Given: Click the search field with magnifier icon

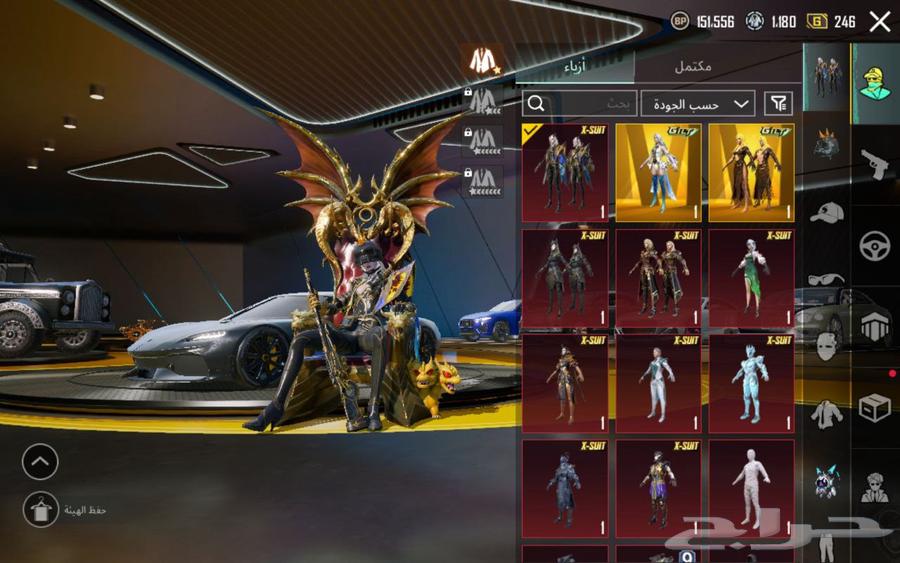Looking at the screenshot, I should point(579,103).
